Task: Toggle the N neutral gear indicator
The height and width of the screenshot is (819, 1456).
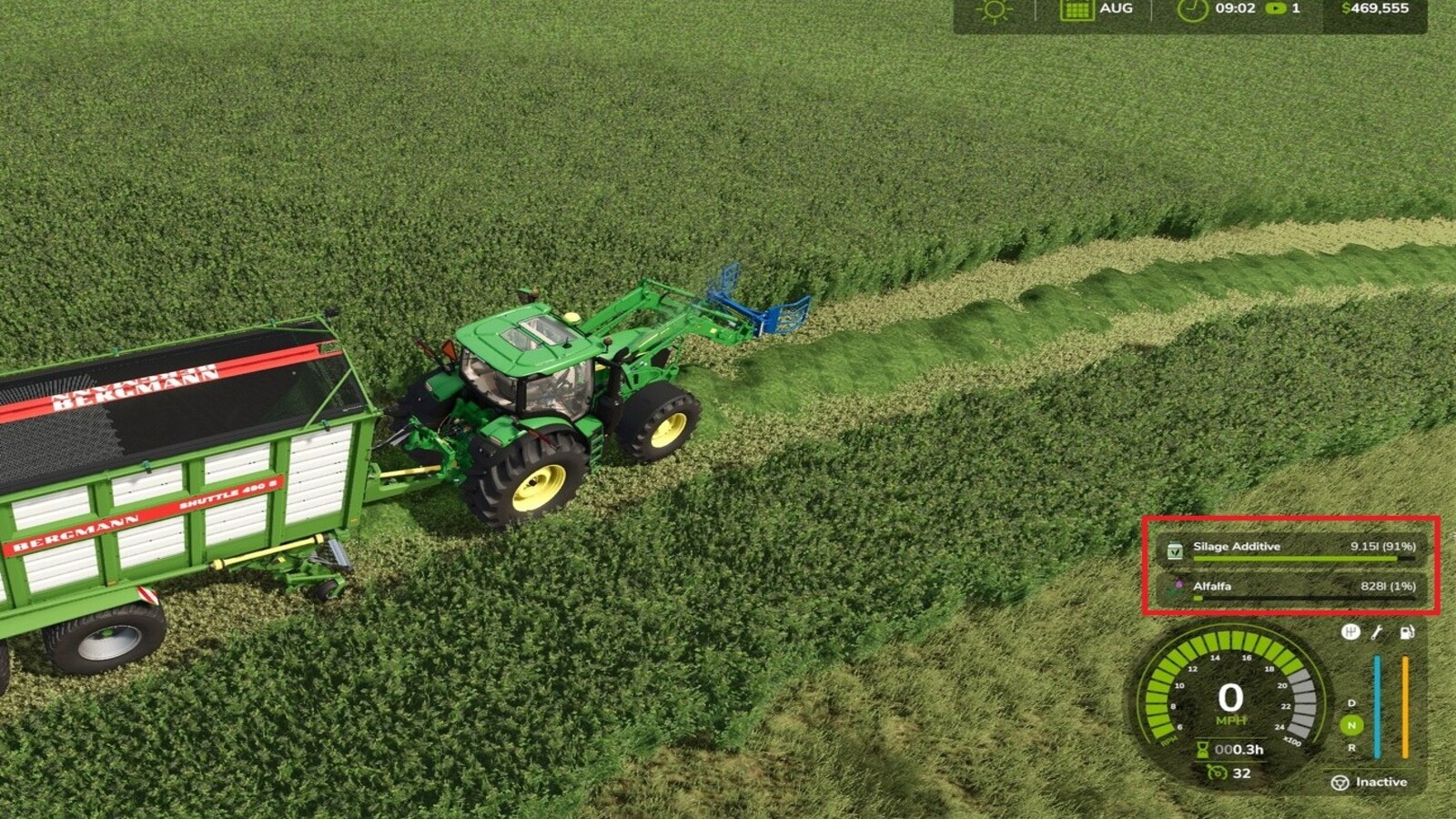Action: pyautogui.click(x=1350, y=723)
